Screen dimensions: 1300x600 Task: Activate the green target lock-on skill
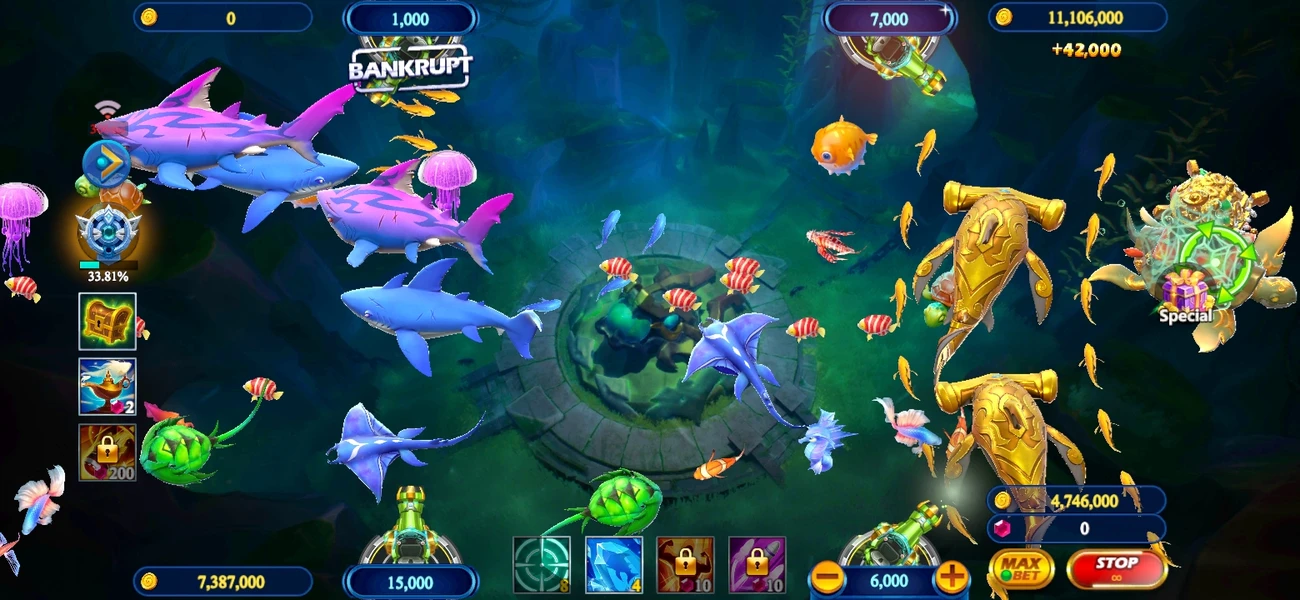[541, 565]
